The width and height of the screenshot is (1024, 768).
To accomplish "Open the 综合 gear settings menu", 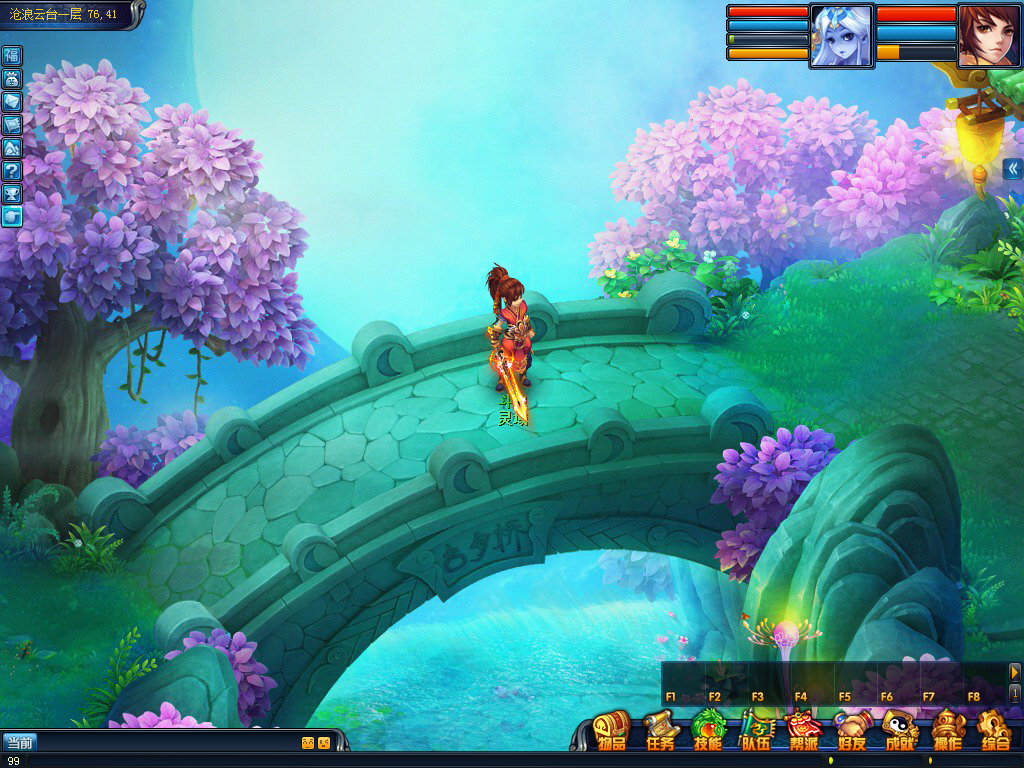I will (995, 730).
